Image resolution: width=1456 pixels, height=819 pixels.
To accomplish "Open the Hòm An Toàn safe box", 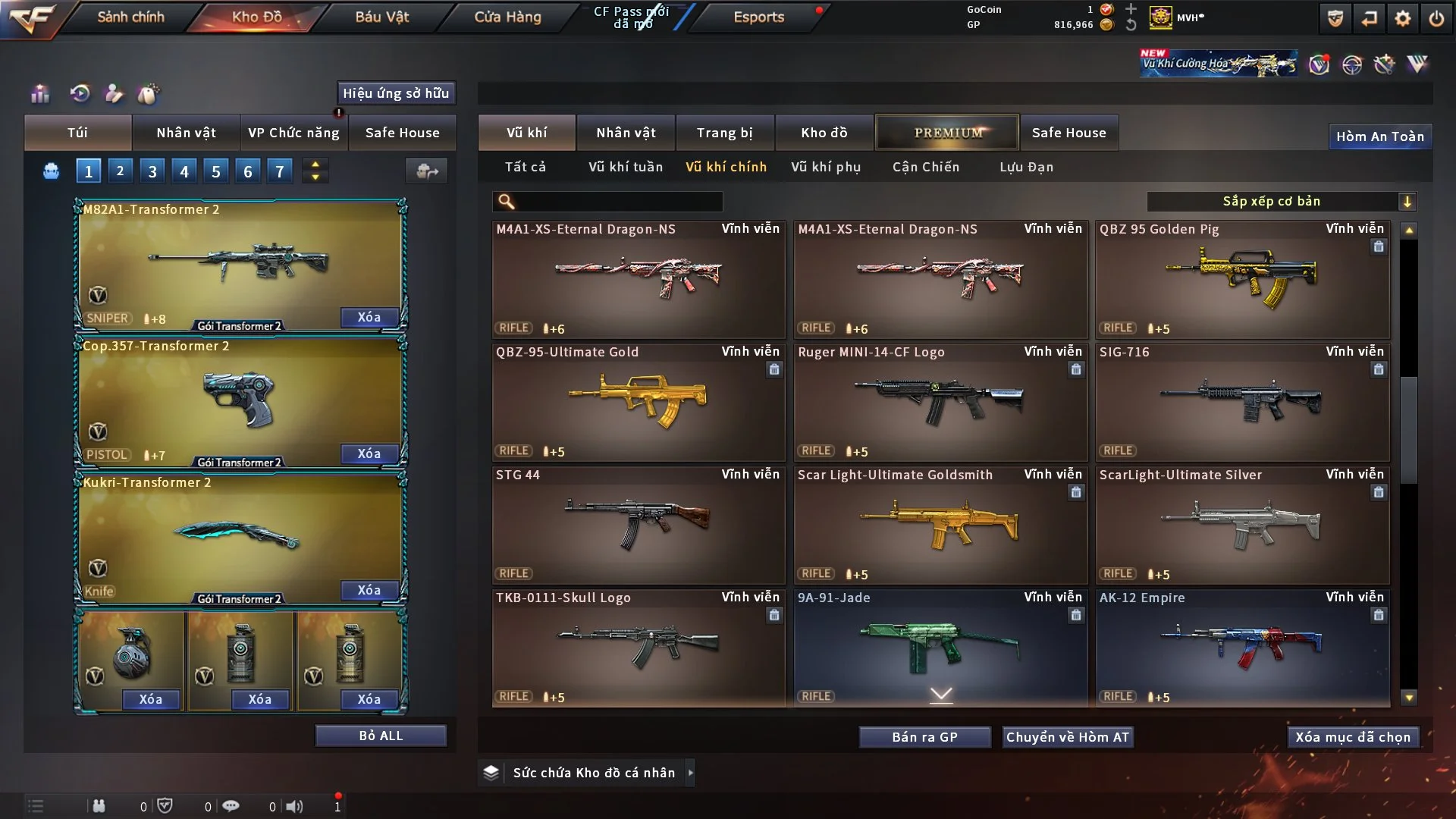I will click(1379, 136).
